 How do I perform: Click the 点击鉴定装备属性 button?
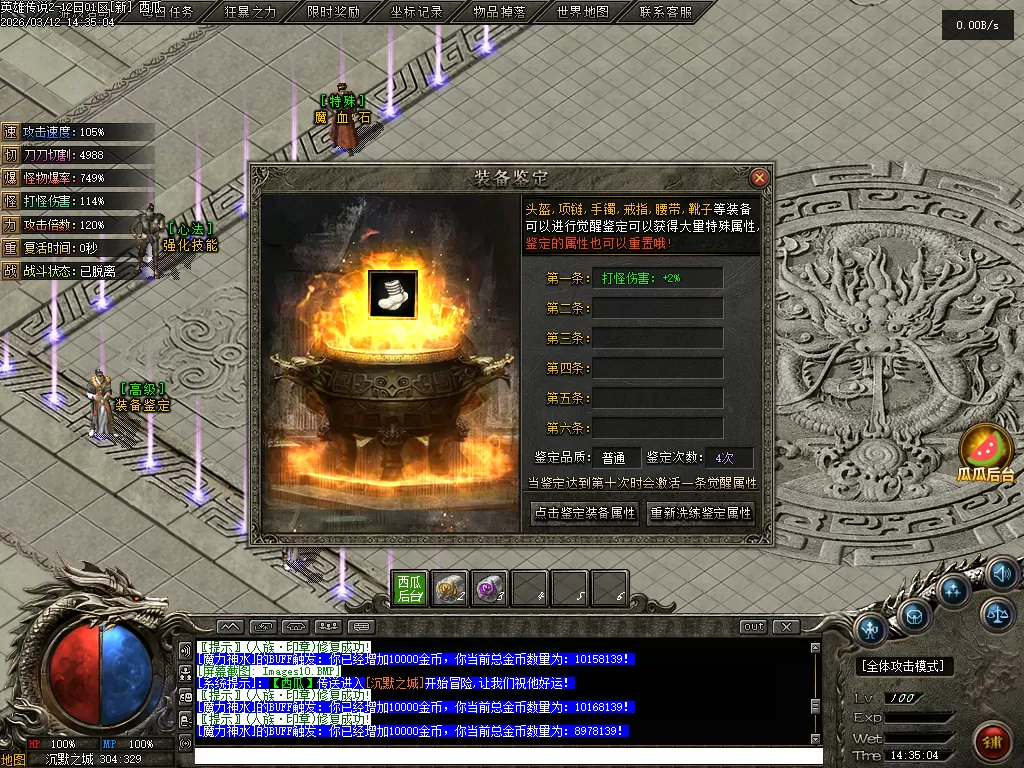pos(584,513)
